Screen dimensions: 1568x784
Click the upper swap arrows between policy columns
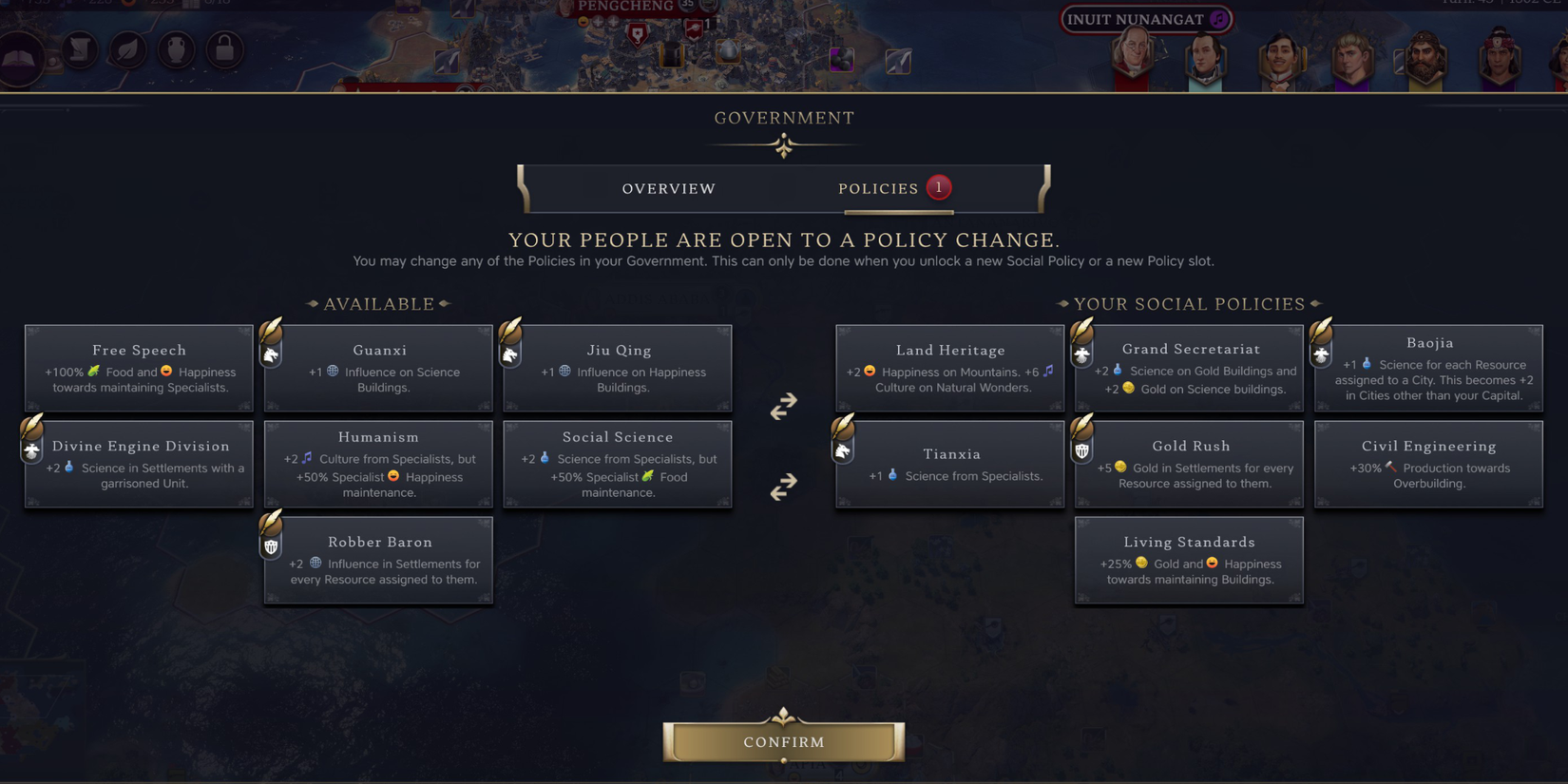click(x=783, y=407)
